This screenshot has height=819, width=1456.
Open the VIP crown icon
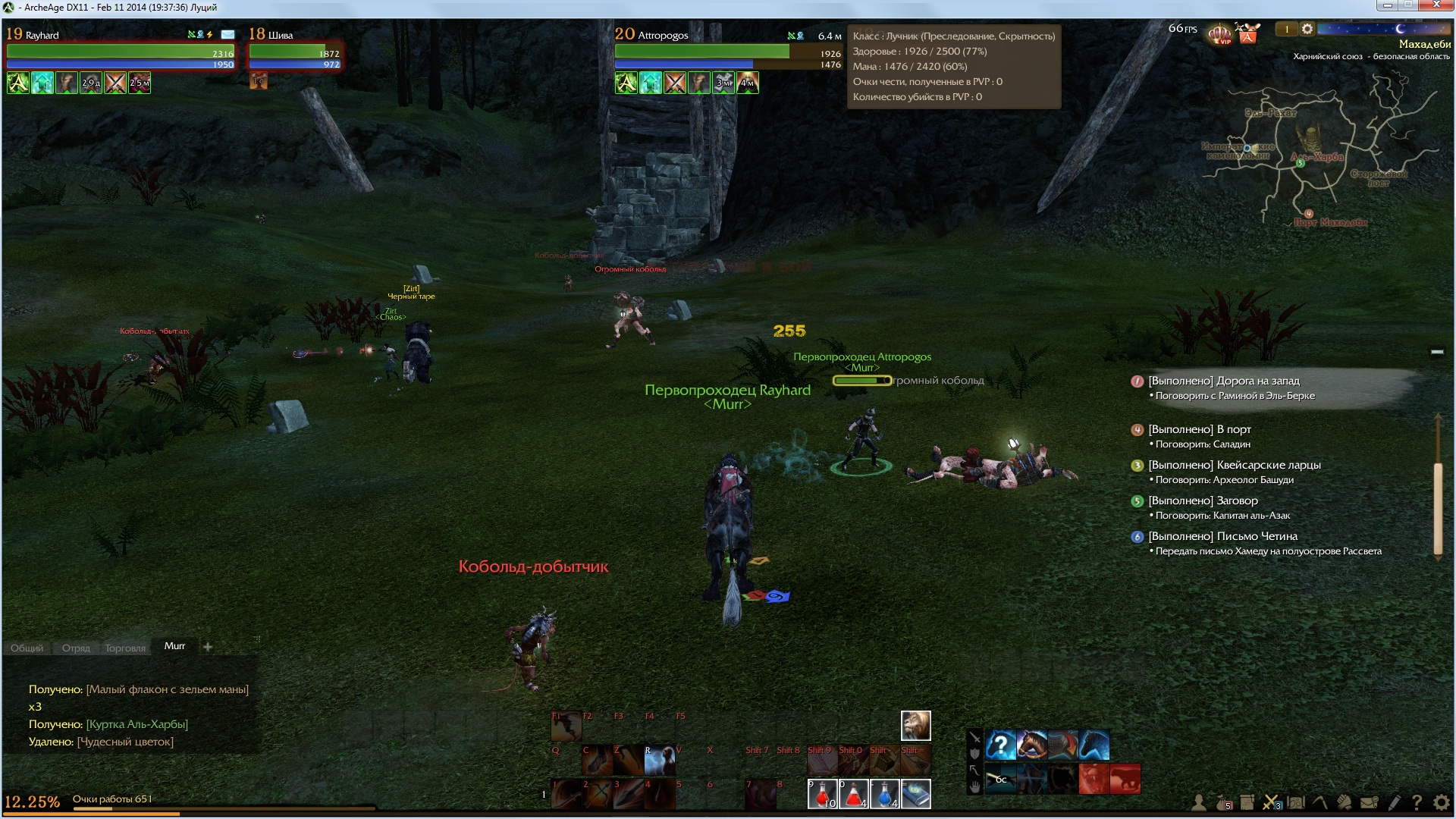pos(1219,34)
